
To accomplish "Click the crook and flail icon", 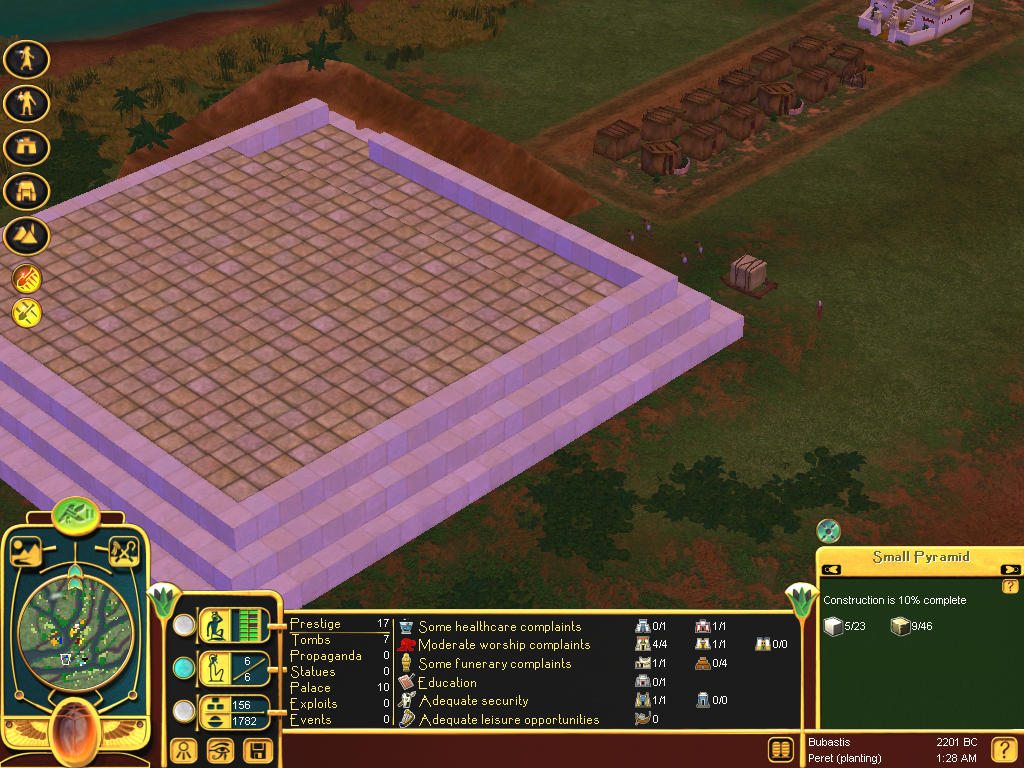I will [124, 552].
